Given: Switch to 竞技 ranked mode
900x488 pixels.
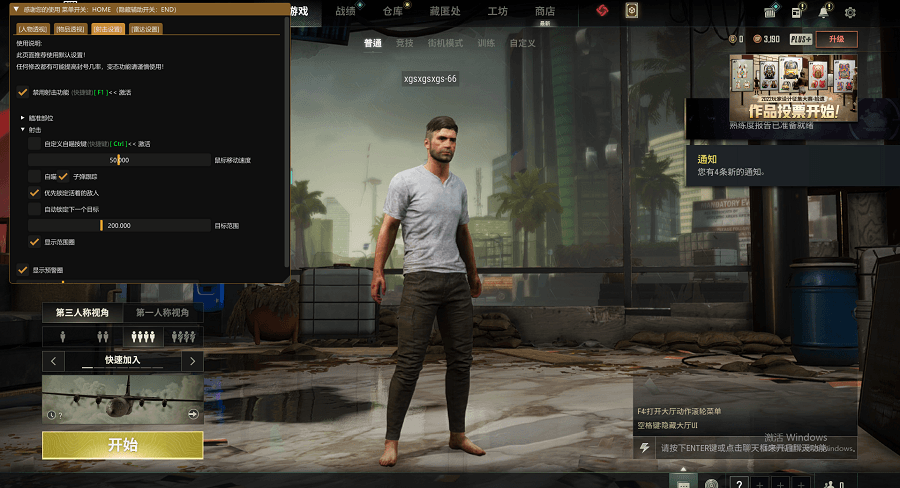Looking at the screenshot, I should pos(404,44).
